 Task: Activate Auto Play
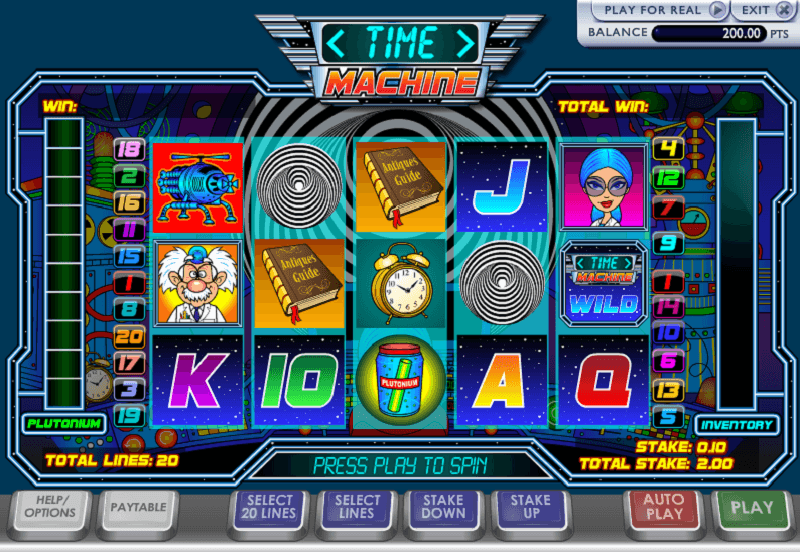click(663, 507)
